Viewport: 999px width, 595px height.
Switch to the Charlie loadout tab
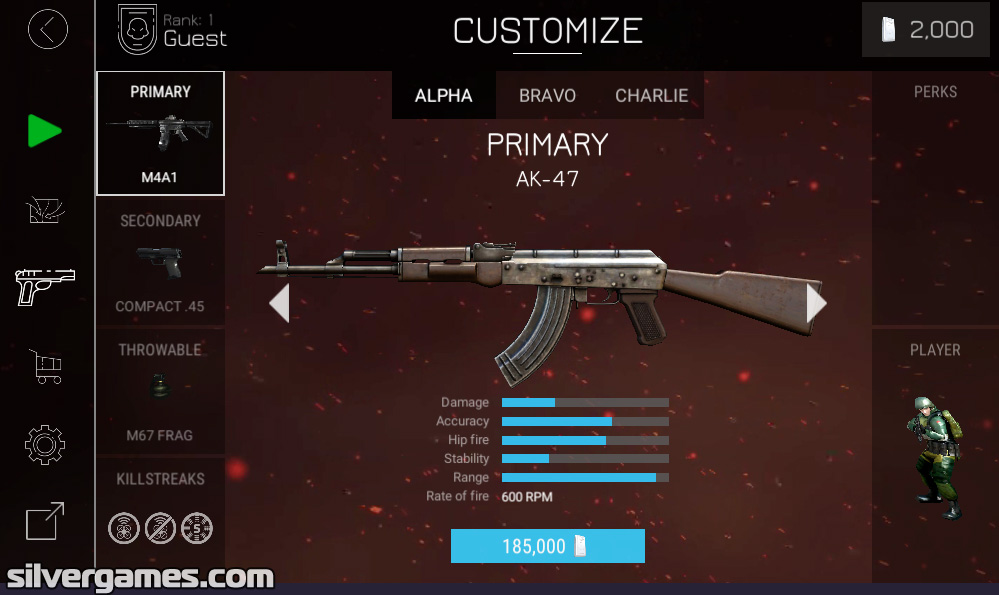coord(651,96)
